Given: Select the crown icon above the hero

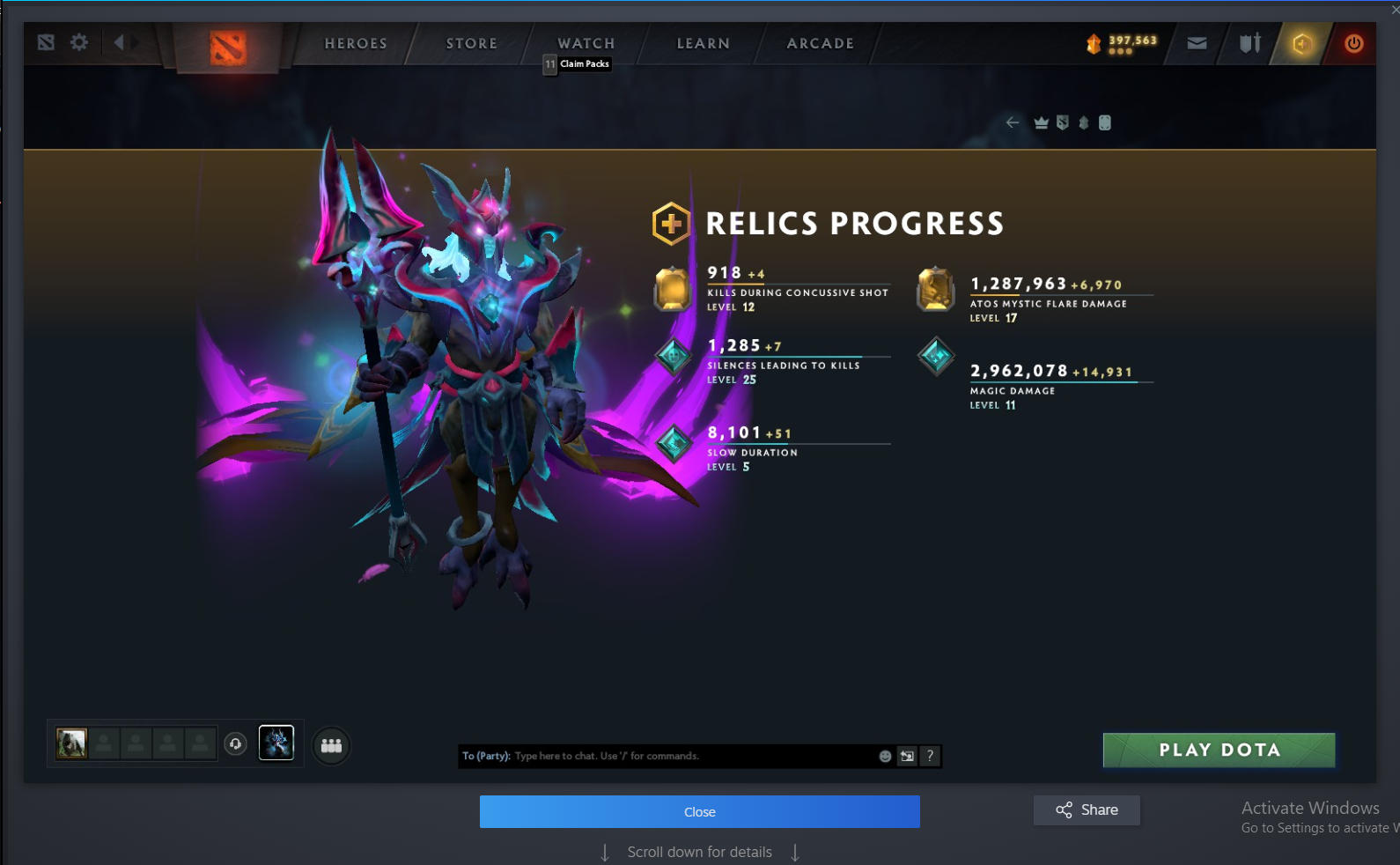Looking at the screenshot, I should click(x=1042, y=122).
